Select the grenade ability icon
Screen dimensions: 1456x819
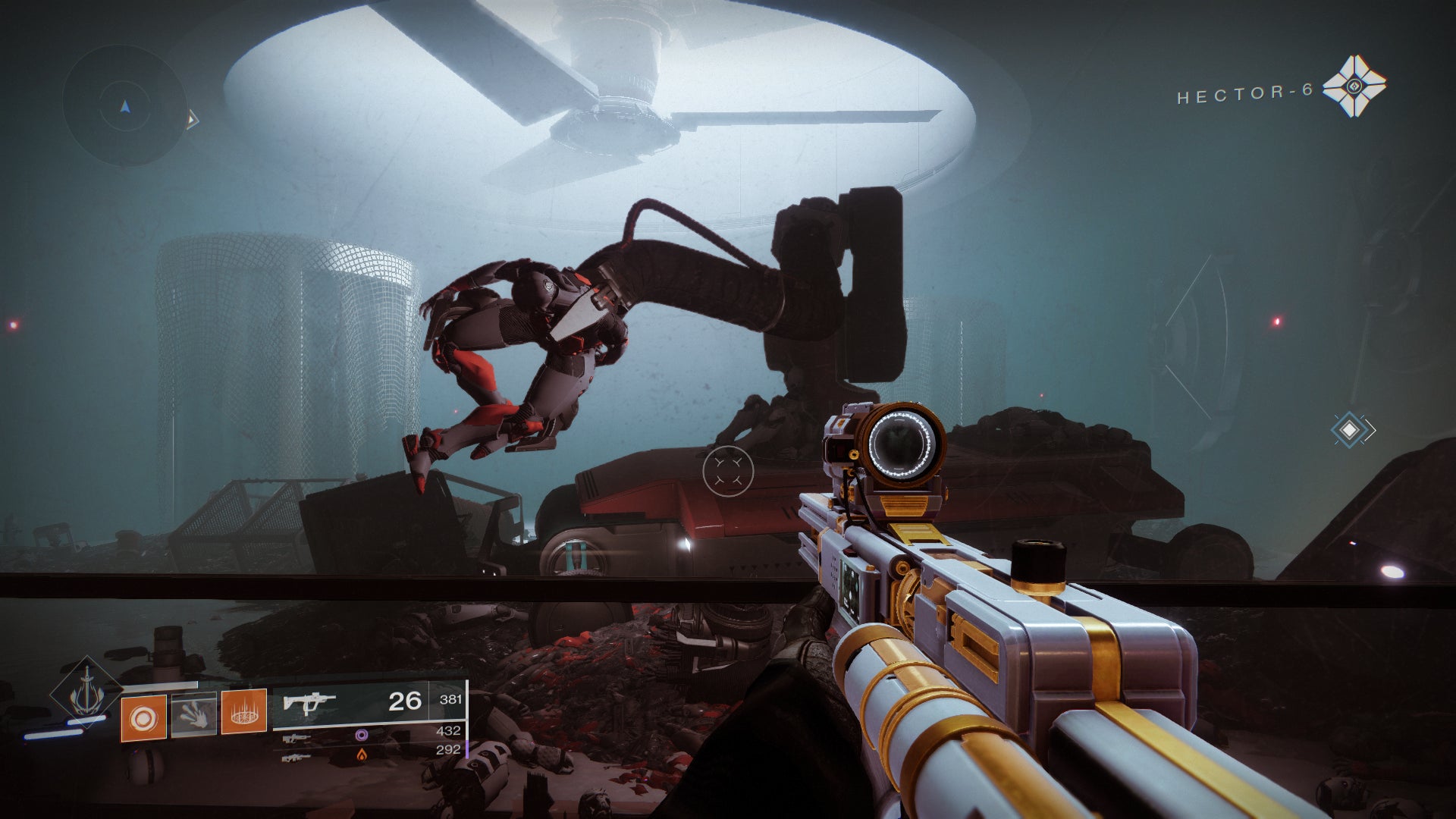coord(143,717)
